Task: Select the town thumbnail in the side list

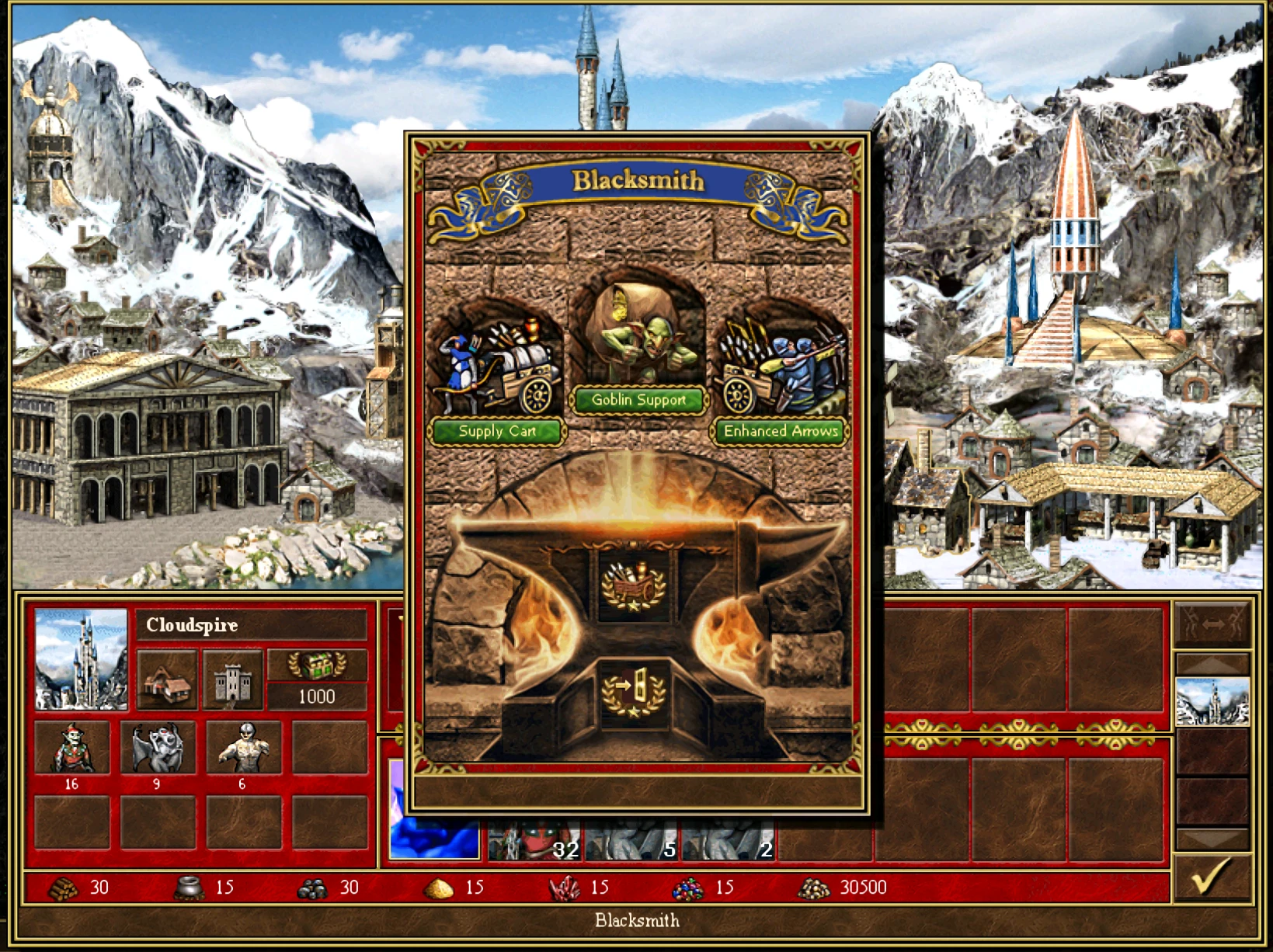Action: pos(1212,701)
